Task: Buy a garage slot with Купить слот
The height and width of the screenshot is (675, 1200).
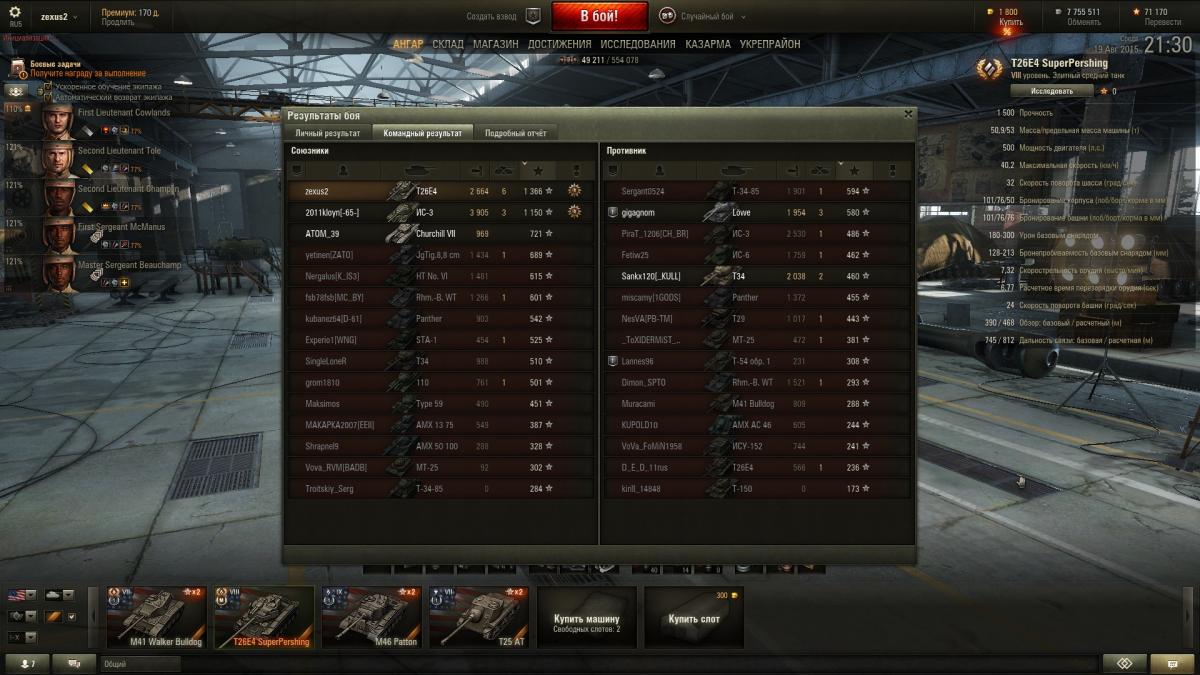Action: 694,619
